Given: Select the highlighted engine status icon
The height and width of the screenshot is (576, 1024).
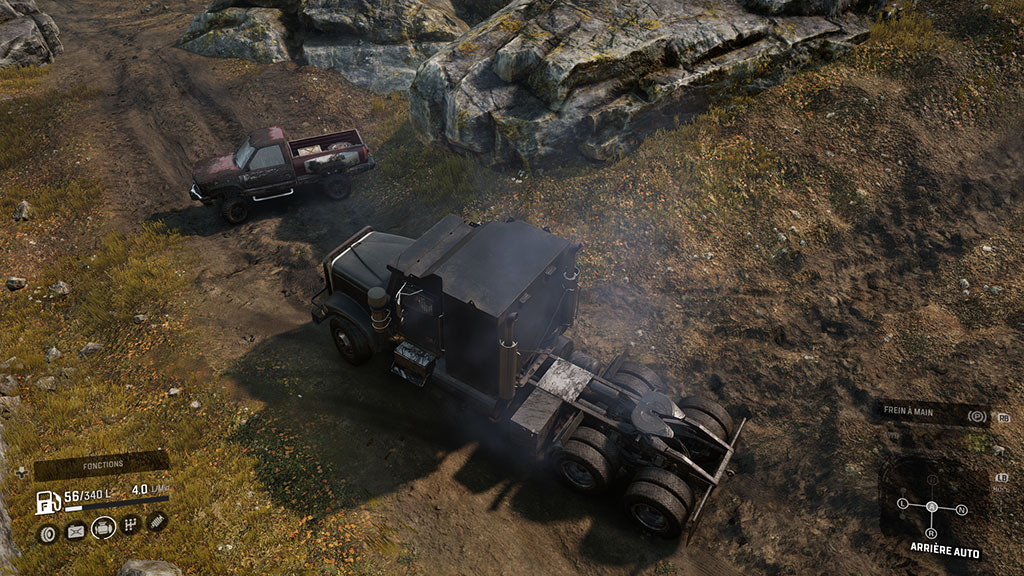Looking at the screenshot, I should (103, 527).
